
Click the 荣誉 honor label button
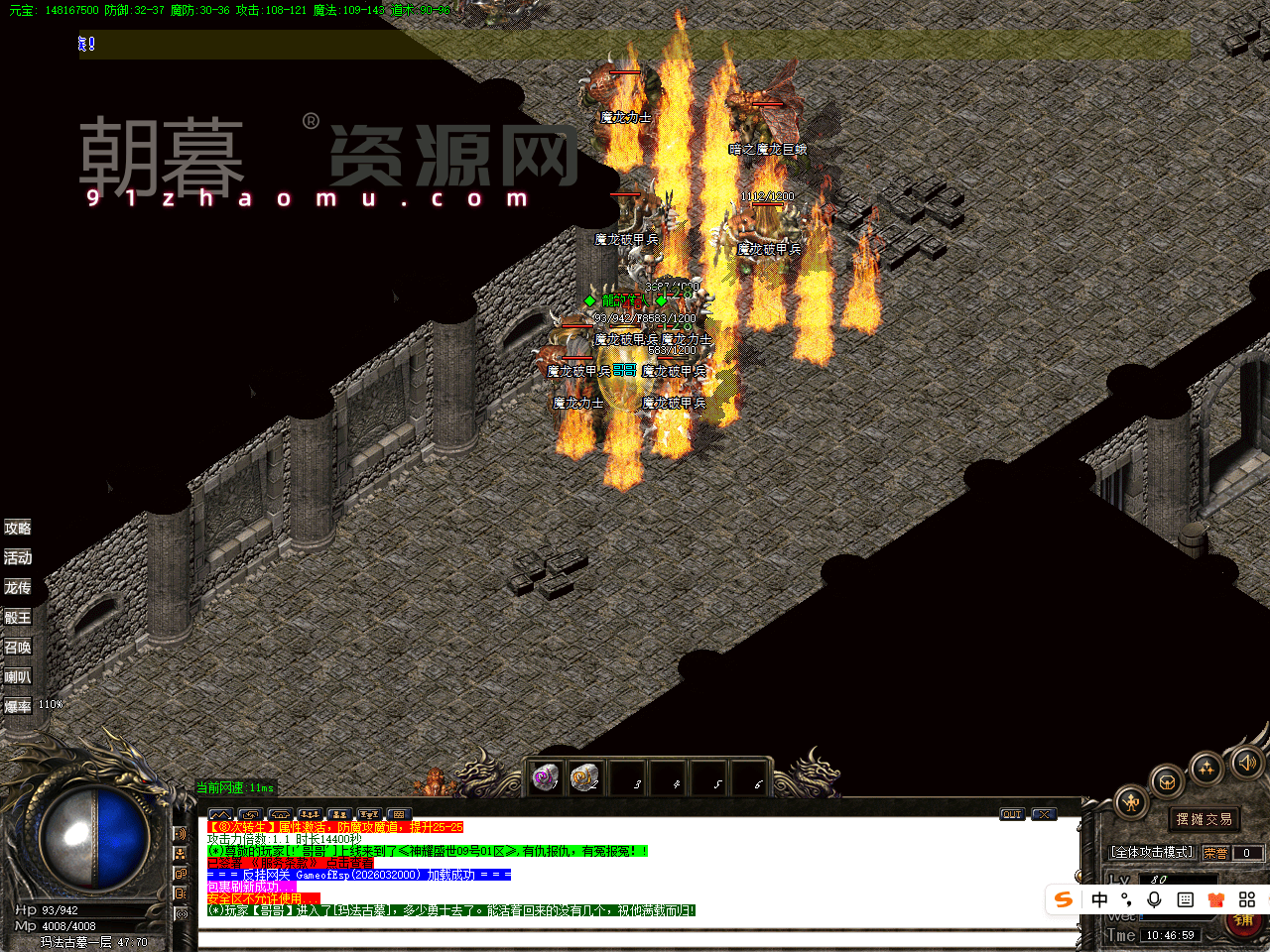coord(1215,853)
